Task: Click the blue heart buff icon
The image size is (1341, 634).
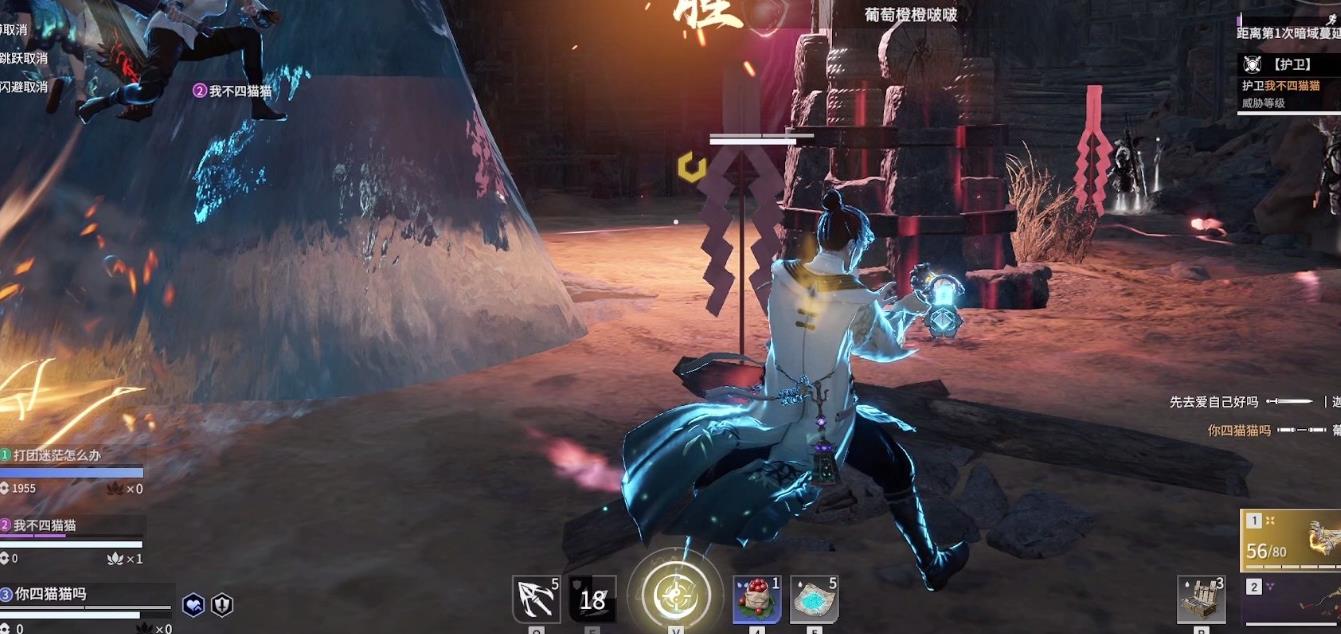Action: coord(194,604)
